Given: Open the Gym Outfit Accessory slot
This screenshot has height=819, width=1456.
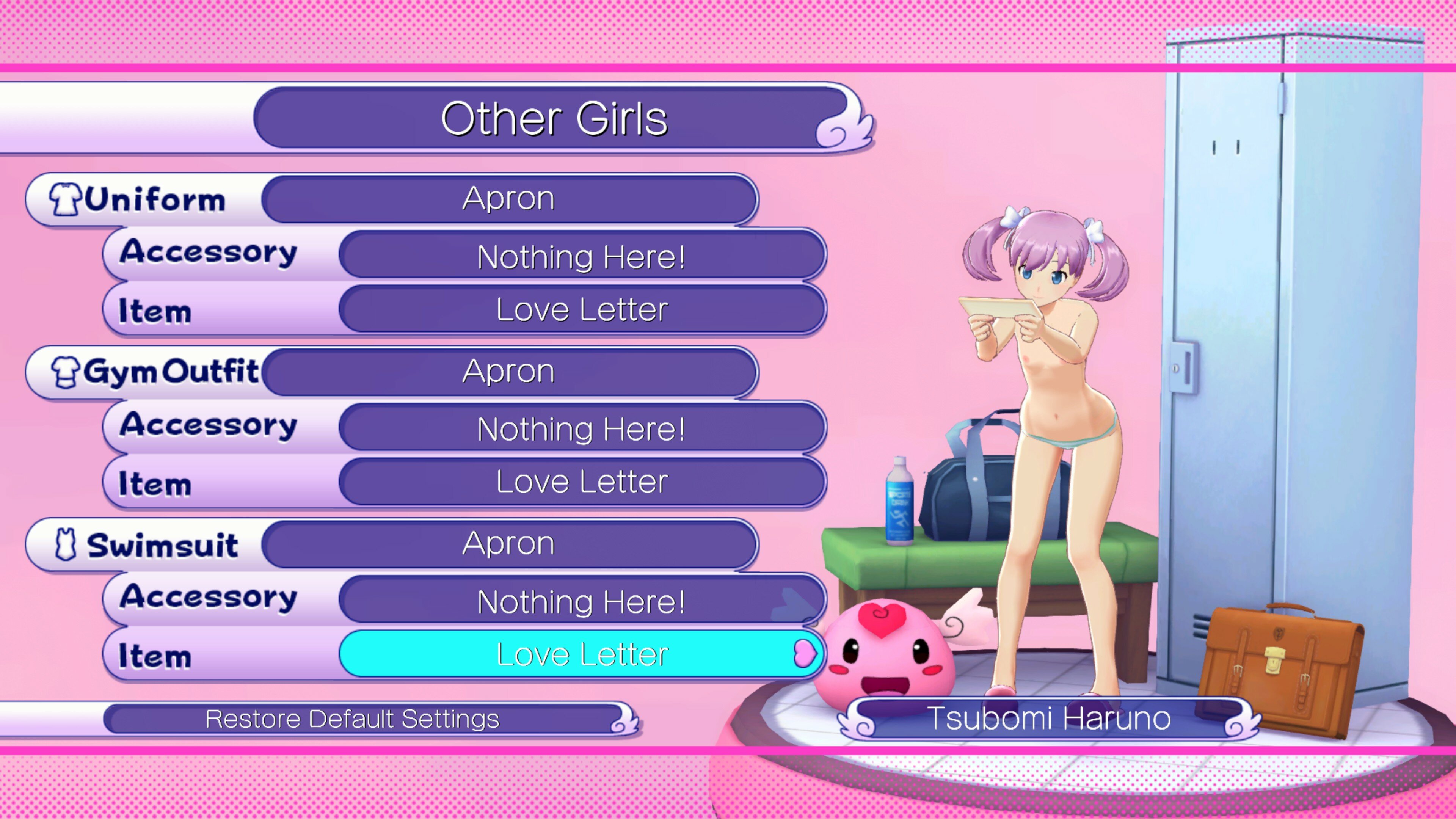Looking at the screenshot, I should (x=582, y=428).
